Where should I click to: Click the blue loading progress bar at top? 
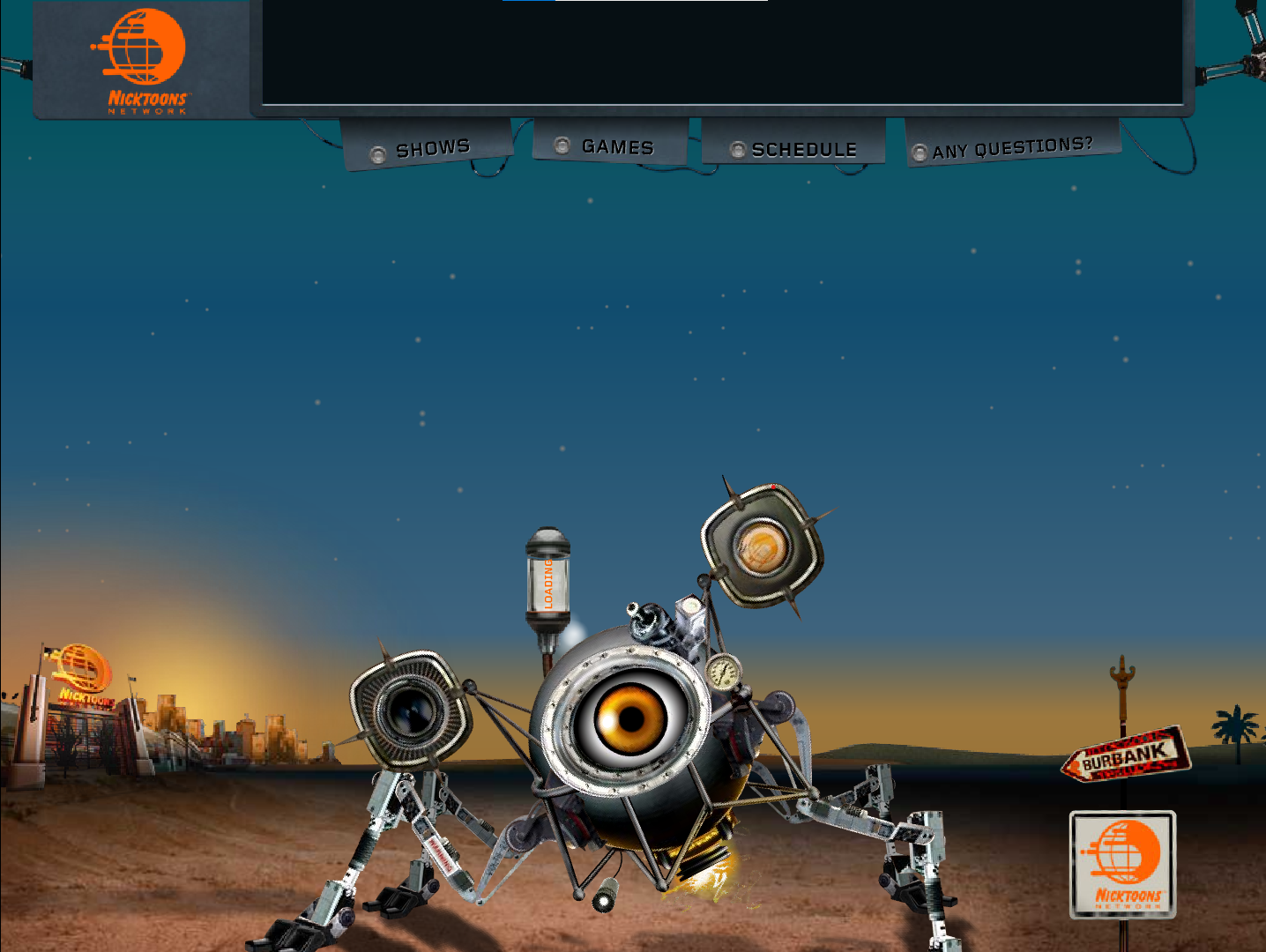528,2
